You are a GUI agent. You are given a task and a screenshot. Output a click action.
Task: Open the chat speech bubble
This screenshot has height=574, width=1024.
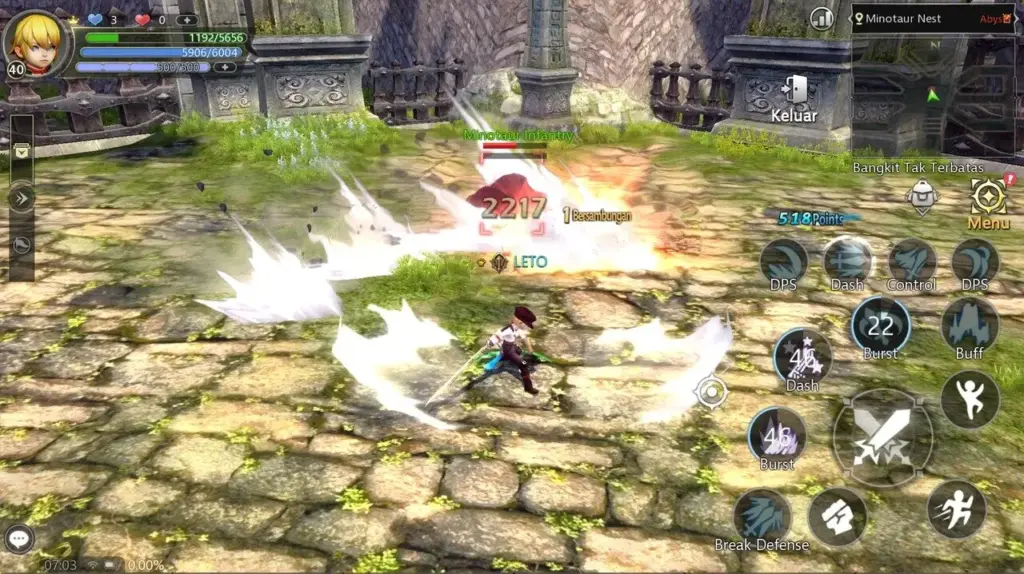pyautogui.click(x=19, y=539)
